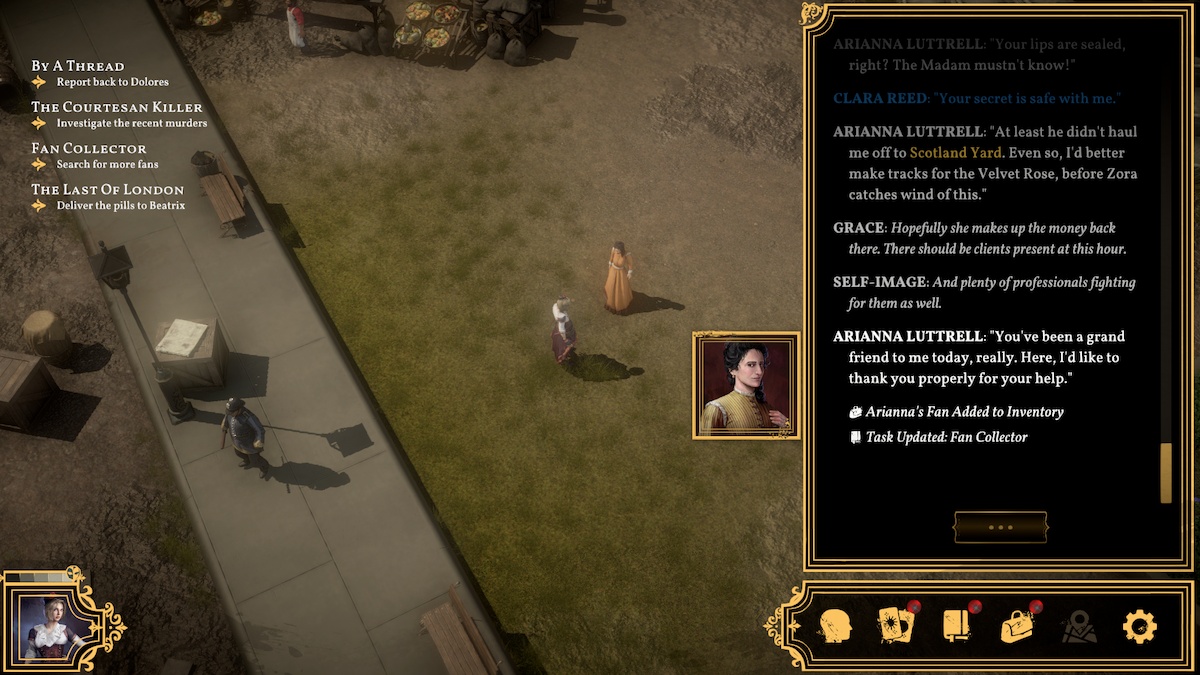Image resolution: width=1200 pixels, height=675 pixels.
Task: Open the journal book icon
Action: click(x=956, y=626)
